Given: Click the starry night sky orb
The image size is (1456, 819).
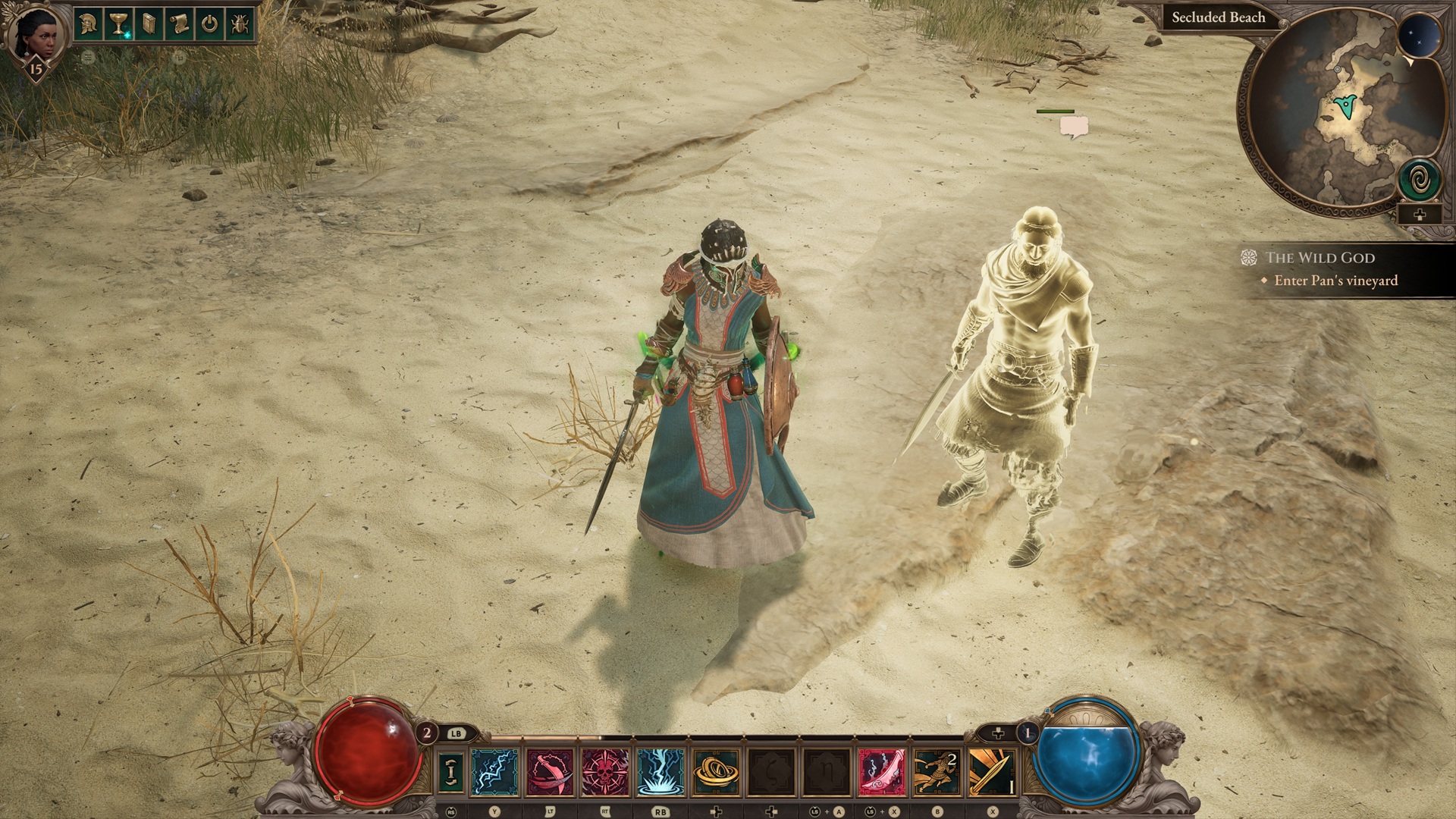Looking at the screenshot, I should [x=1419, y=36].
